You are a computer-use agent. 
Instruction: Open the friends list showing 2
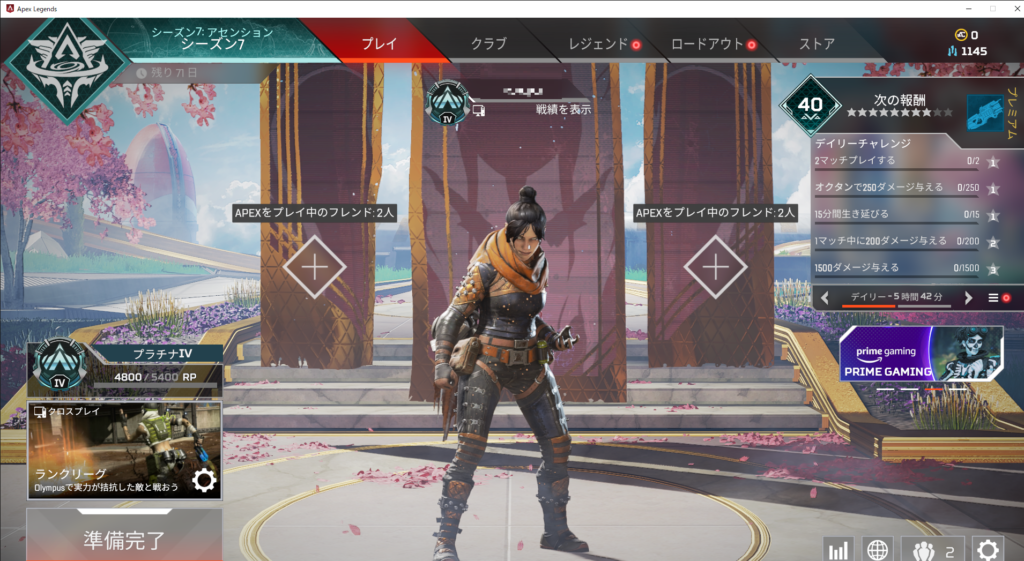coord(933,549)
